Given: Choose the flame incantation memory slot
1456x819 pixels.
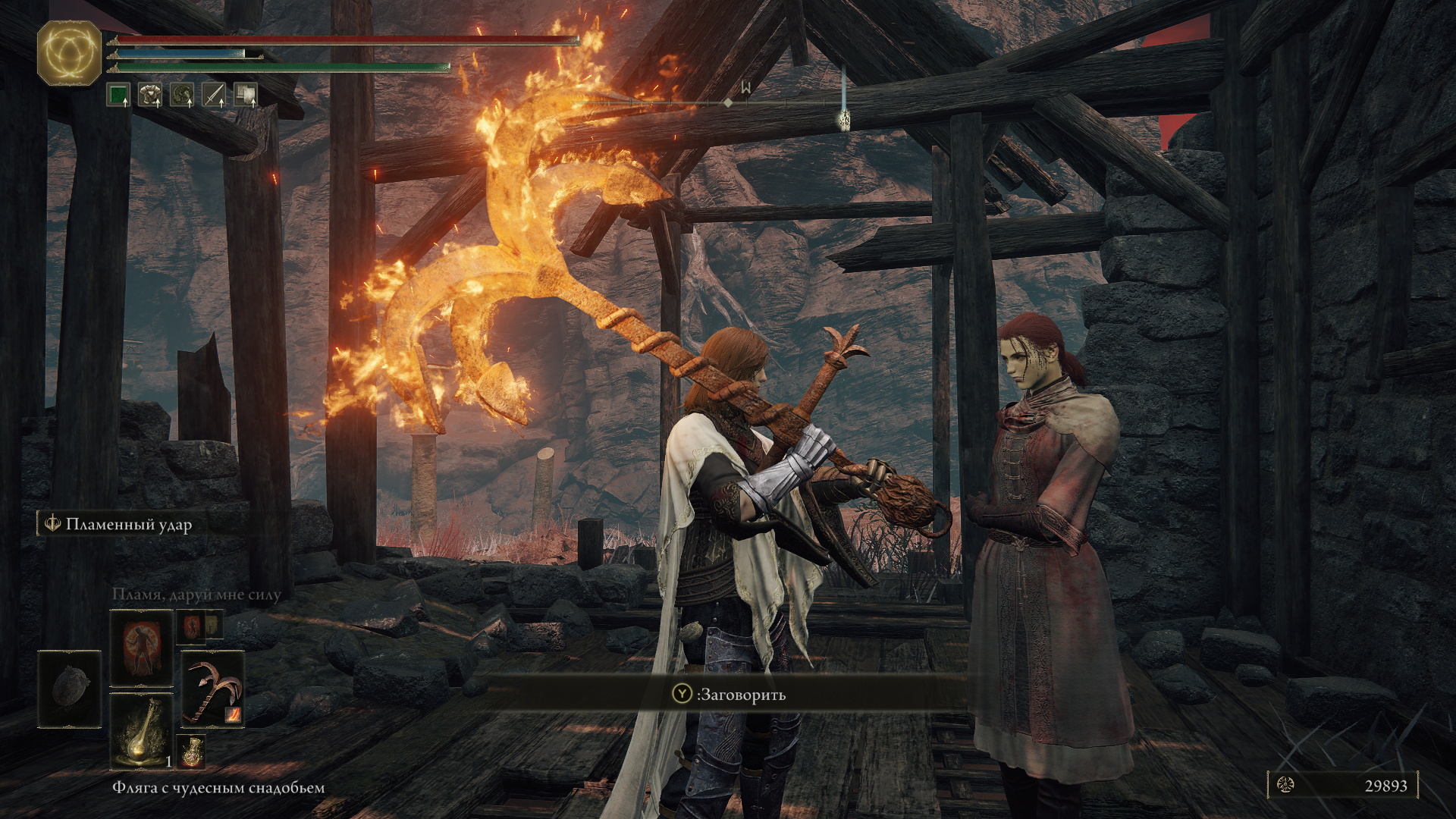Looking at the screenshot, I should click(142, 648).
